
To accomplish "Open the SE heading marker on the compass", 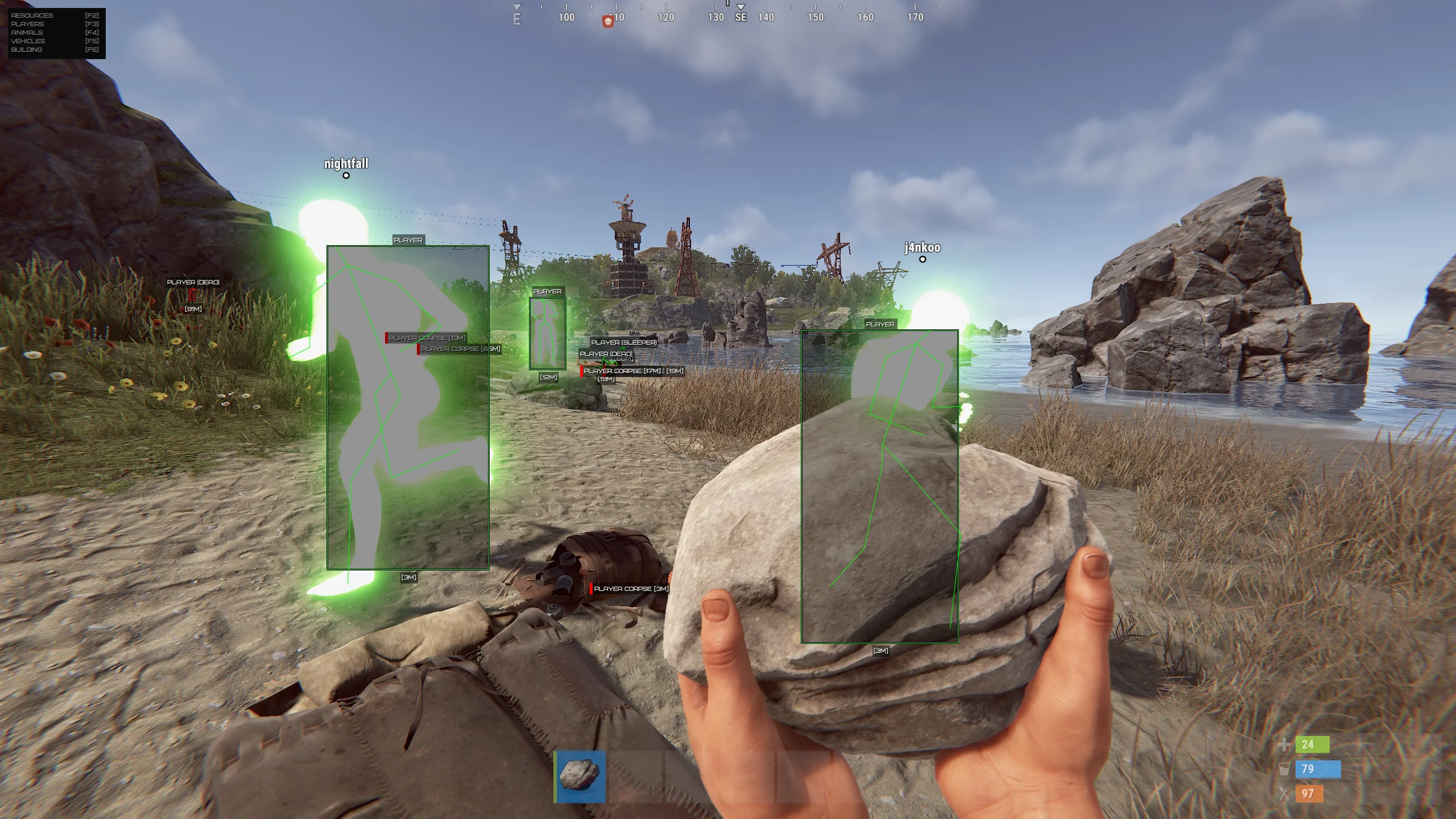I will 740,17.
